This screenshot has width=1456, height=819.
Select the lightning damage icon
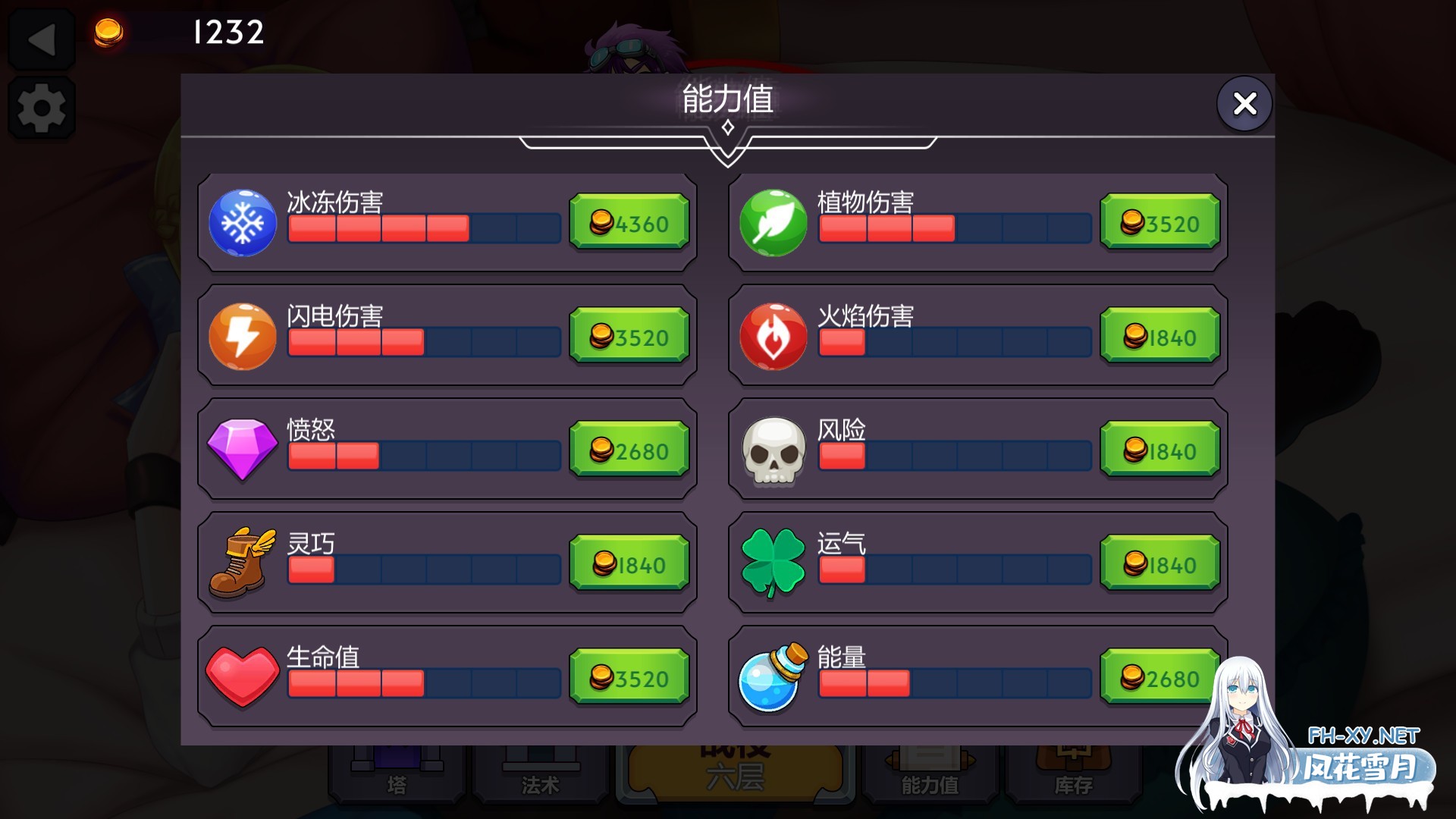coord(243,337)
